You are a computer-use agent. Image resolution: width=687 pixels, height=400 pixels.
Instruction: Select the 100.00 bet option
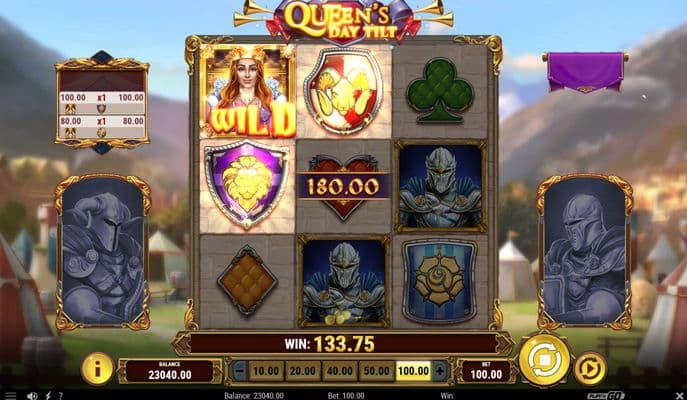tap(412, 371)
